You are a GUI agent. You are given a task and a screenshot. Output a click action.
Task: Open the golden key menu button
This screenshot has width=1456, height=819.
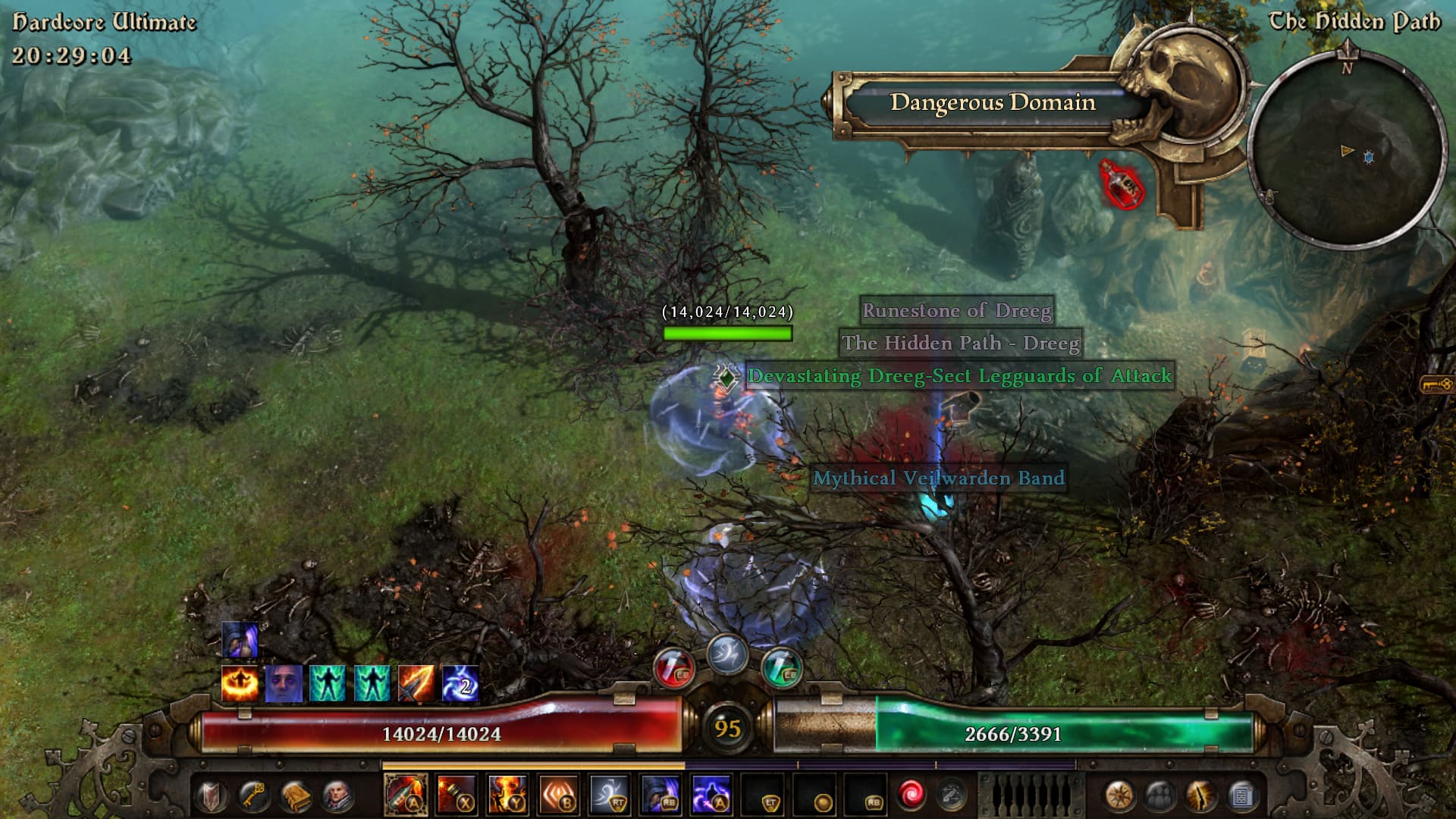253,795
